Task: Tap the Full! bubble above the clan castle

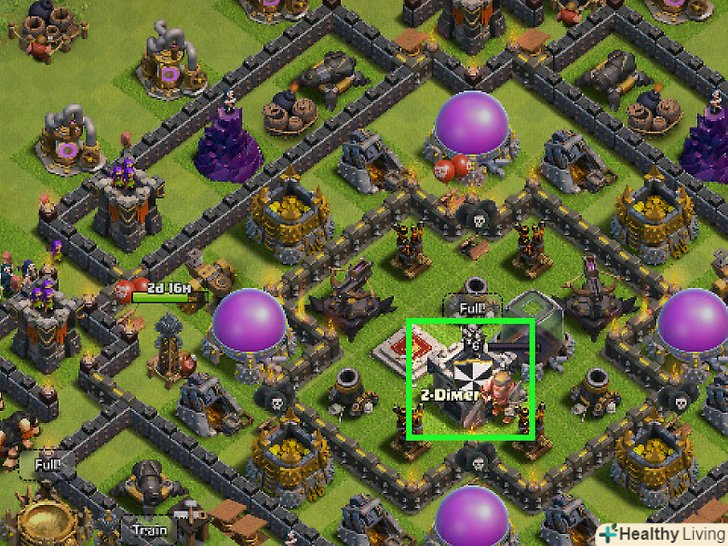Action: [471, 309]
